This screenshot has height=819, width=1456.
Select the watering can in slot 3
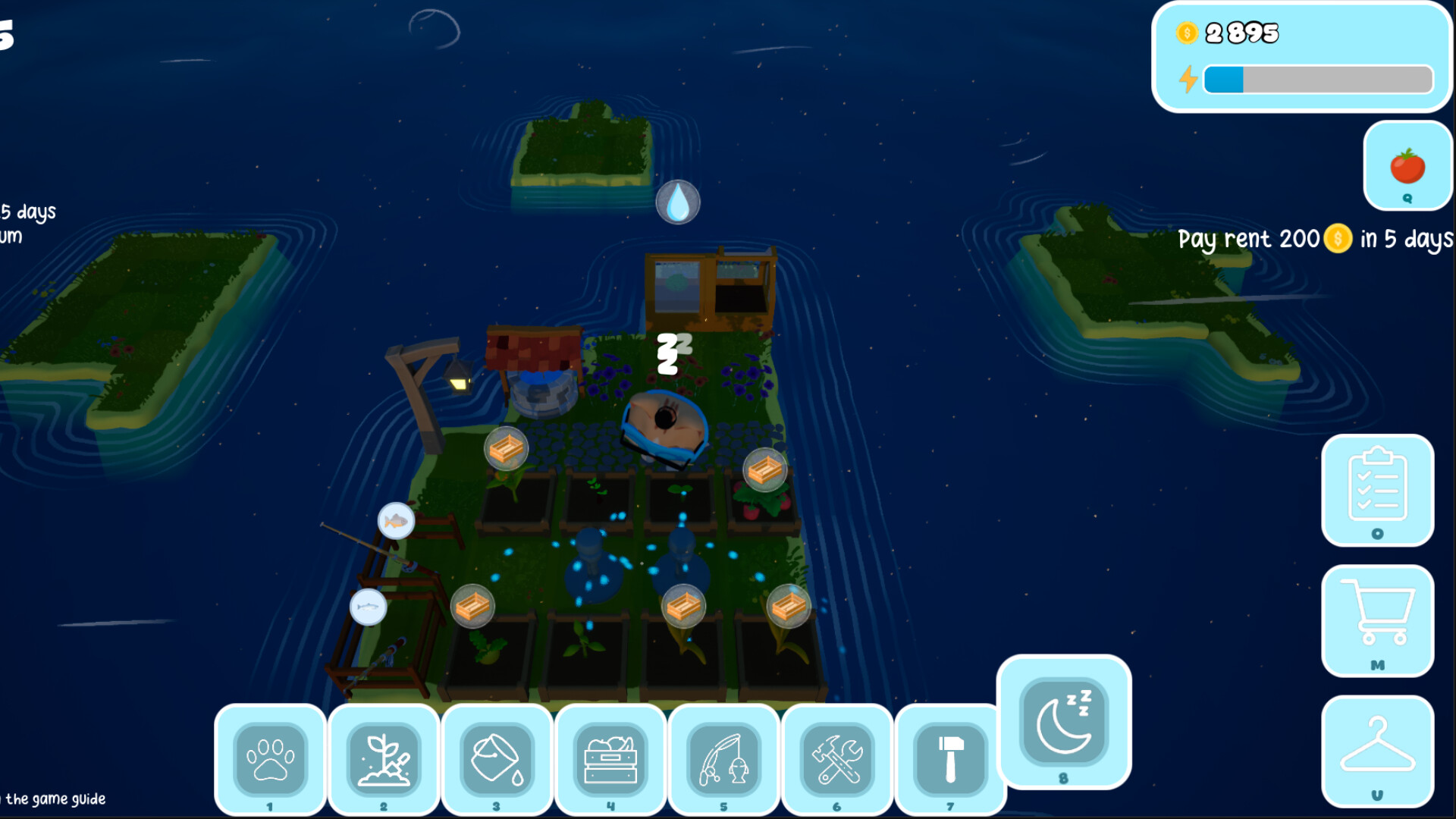point(497,761)
